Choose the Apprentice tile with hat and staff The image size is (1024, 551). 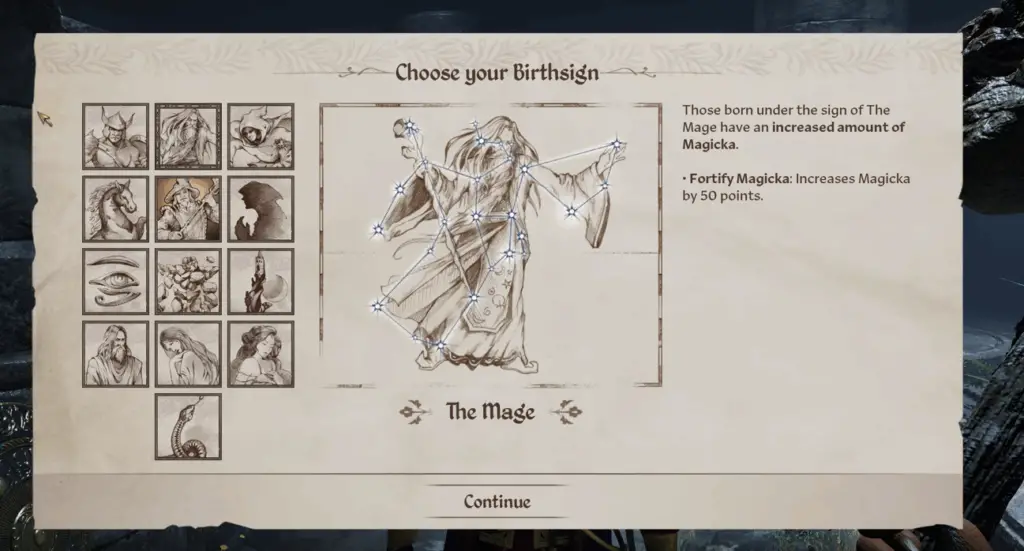click(x=188, y=209)
